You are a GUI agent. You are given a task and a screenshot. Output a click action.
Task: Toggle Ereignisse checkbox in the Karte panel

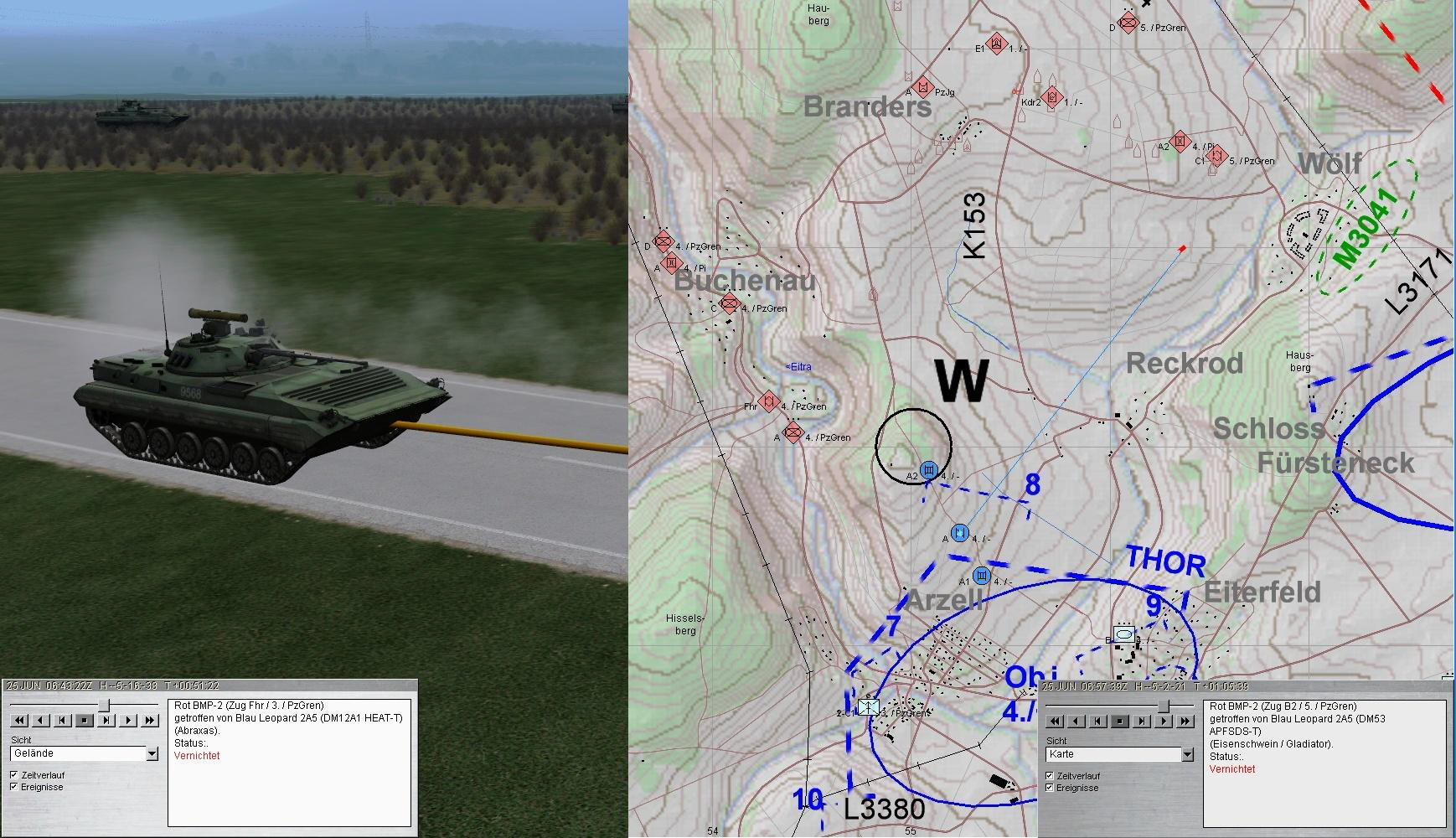(x=1049, y=788)
